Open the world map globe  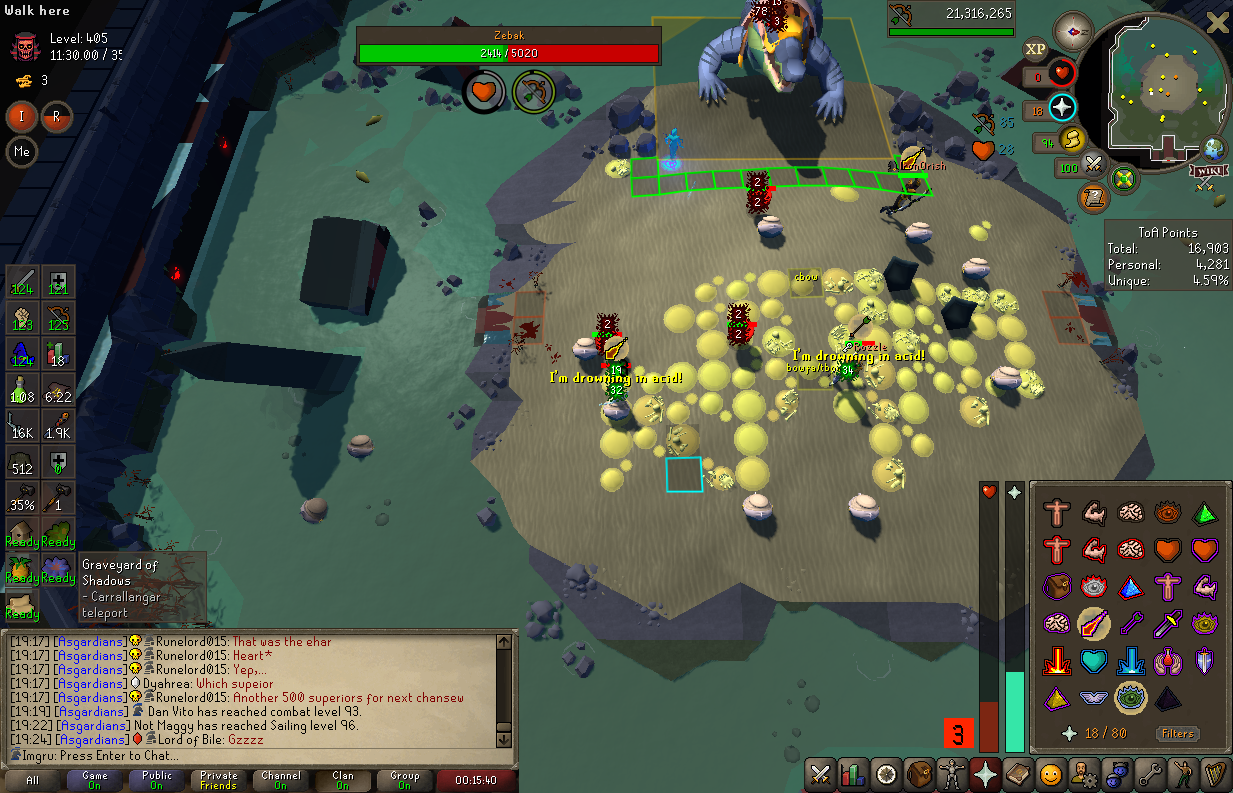click(x=1215, y=148)
